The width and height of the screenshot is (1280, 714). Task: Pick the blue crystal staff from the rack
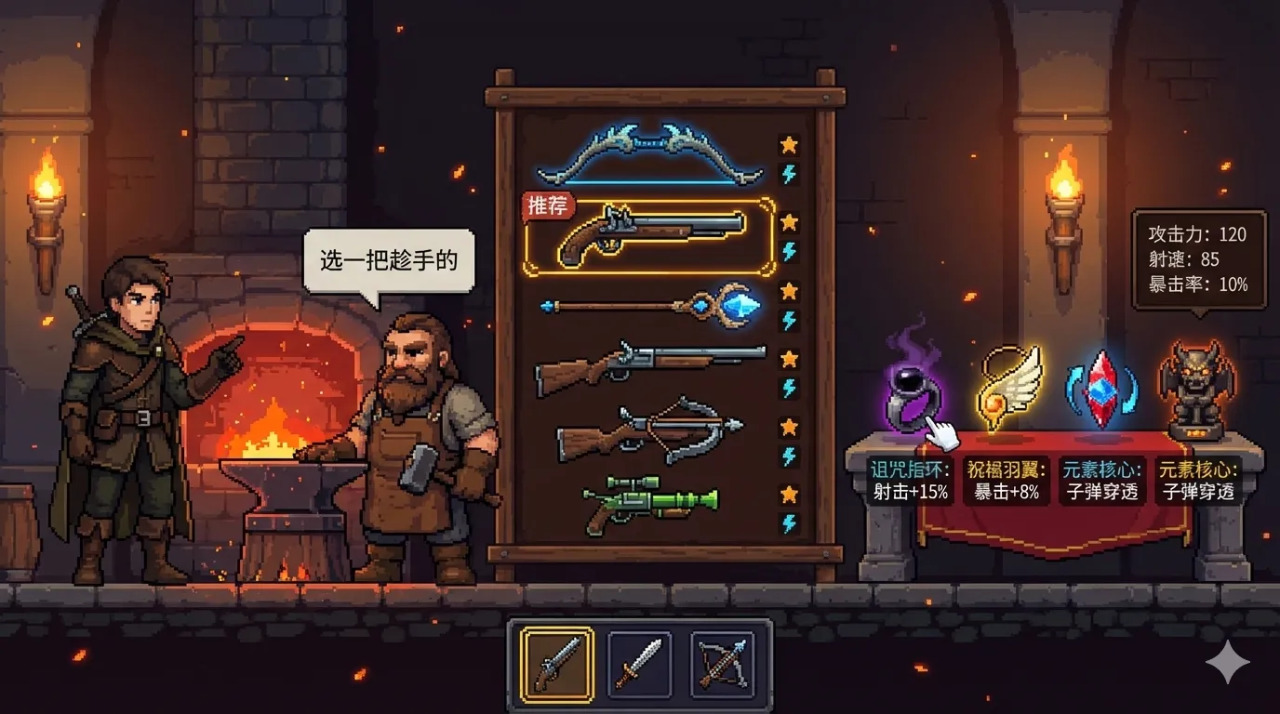[650, 304]
